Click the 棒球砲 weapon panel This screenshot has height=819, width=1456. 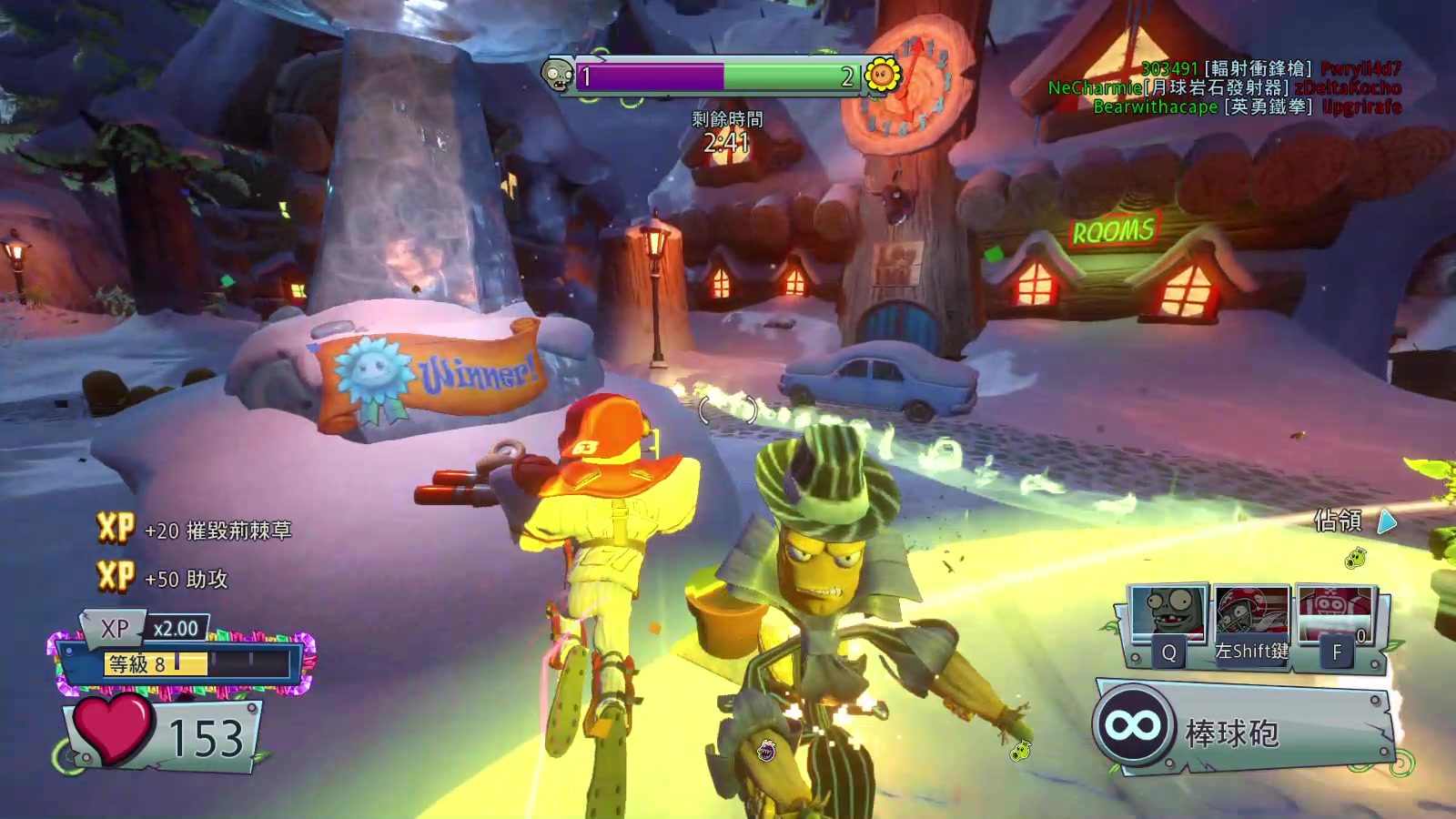pos(1243,729)
